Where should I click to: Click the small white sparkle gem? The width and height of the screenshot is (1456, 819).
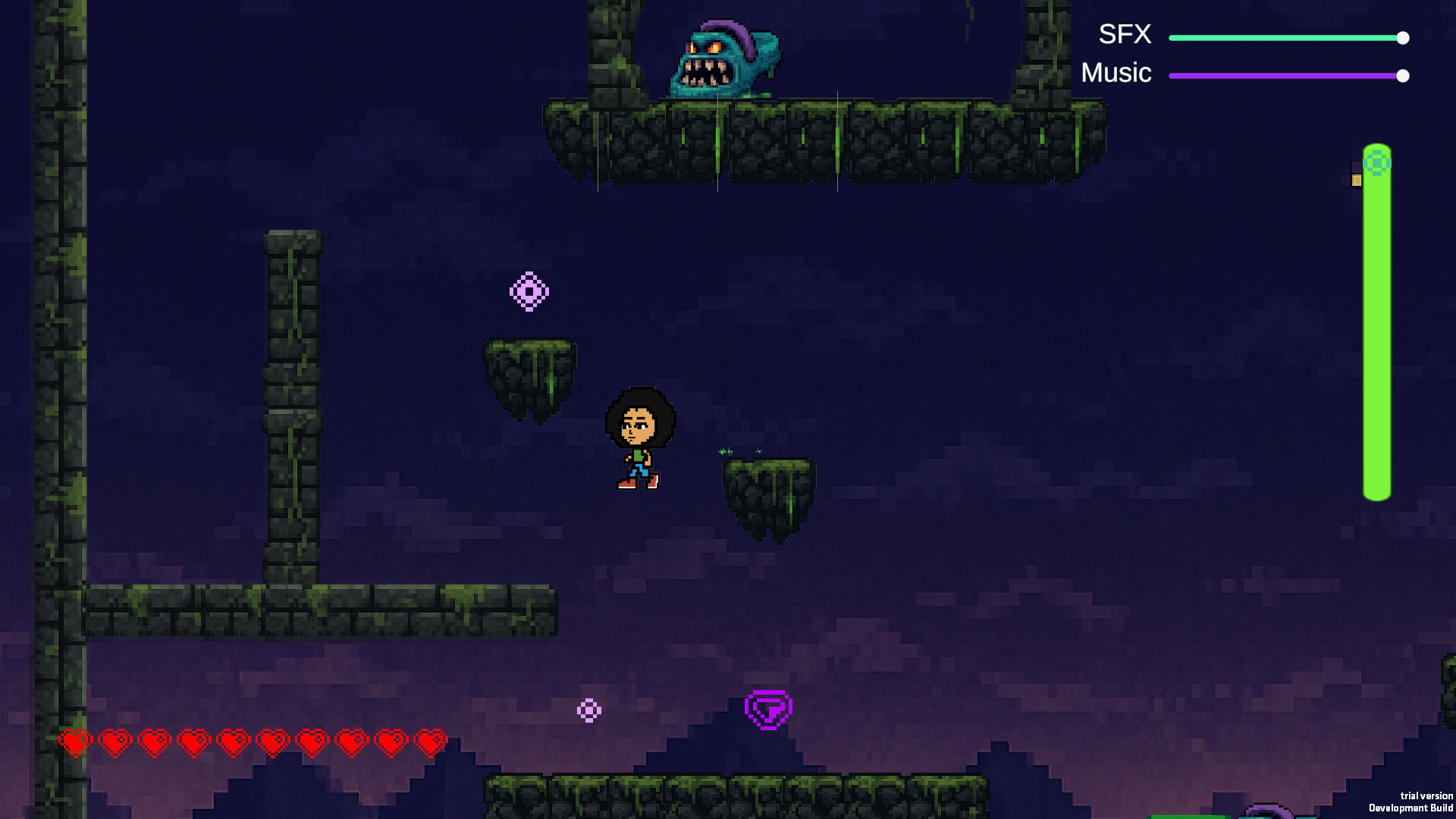[x=590, y=711]
